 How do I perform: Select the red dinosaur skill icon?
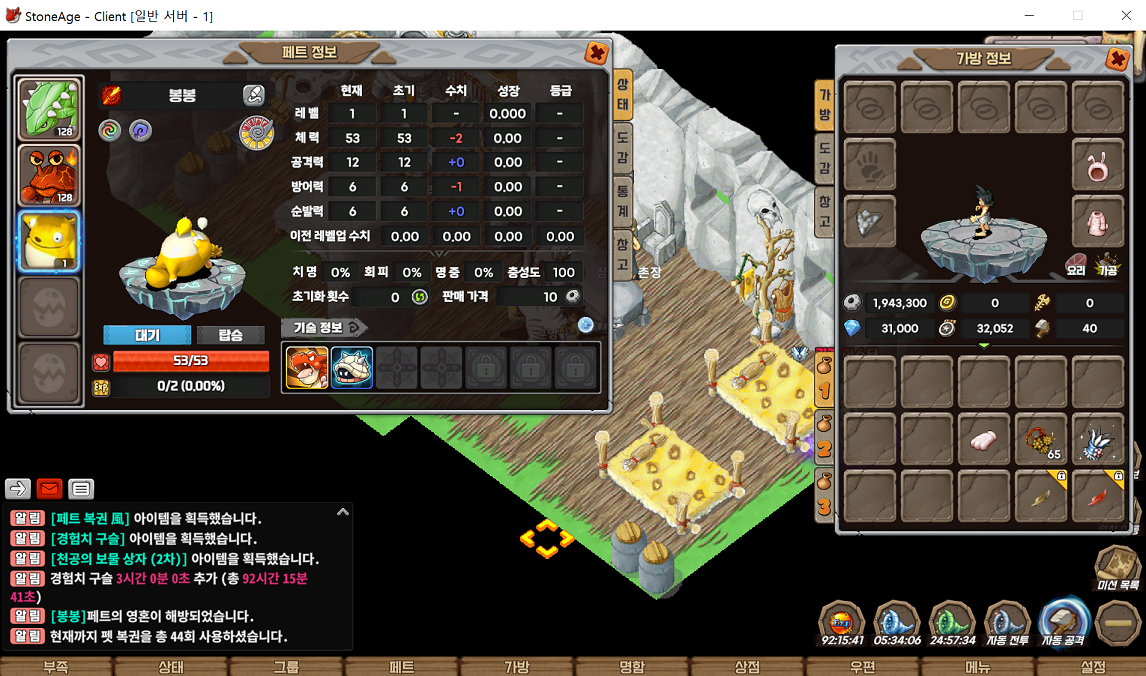pos(306,367)
